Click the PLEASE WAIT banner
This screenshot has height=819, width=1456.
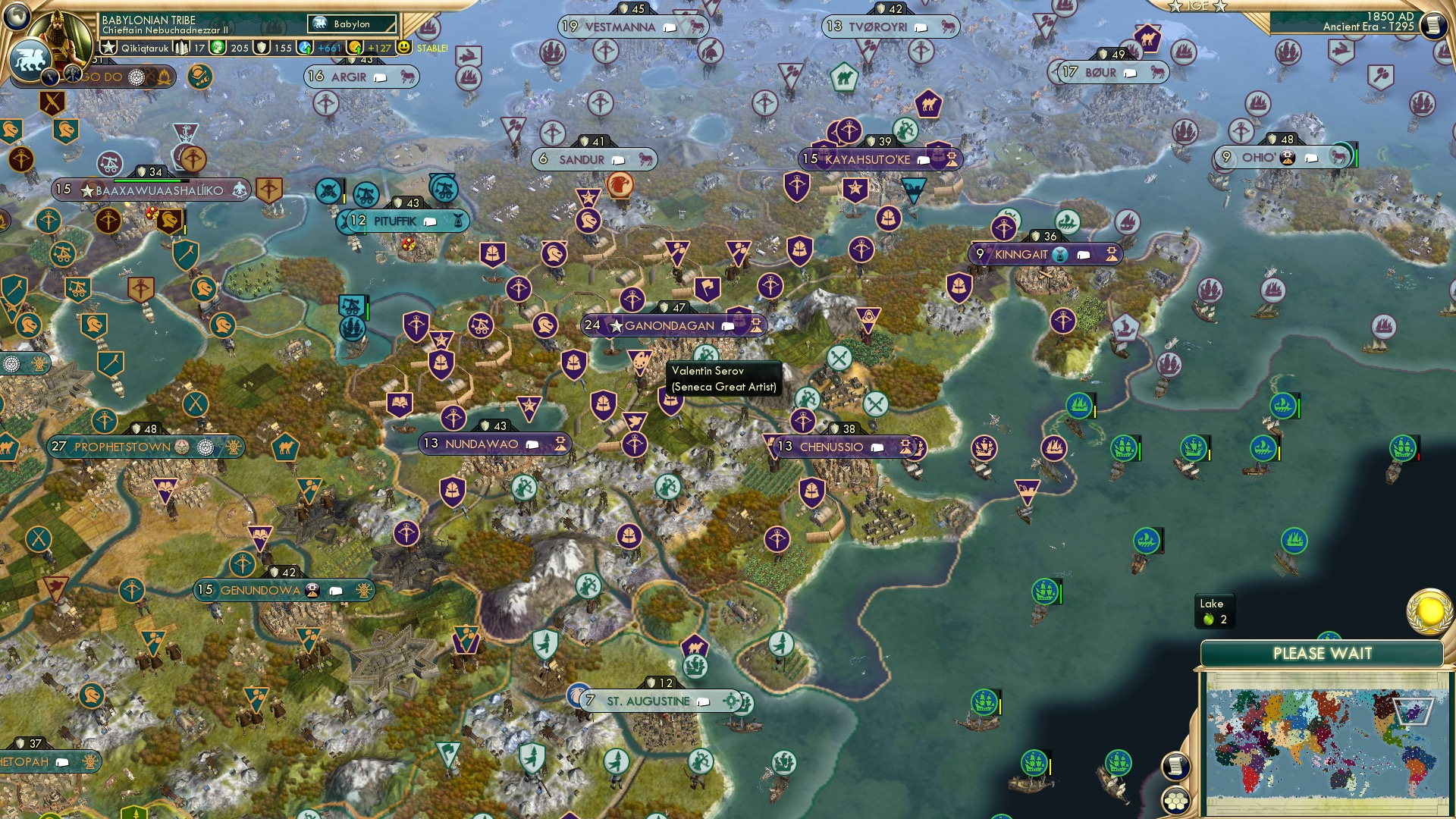pos(1325,652)
